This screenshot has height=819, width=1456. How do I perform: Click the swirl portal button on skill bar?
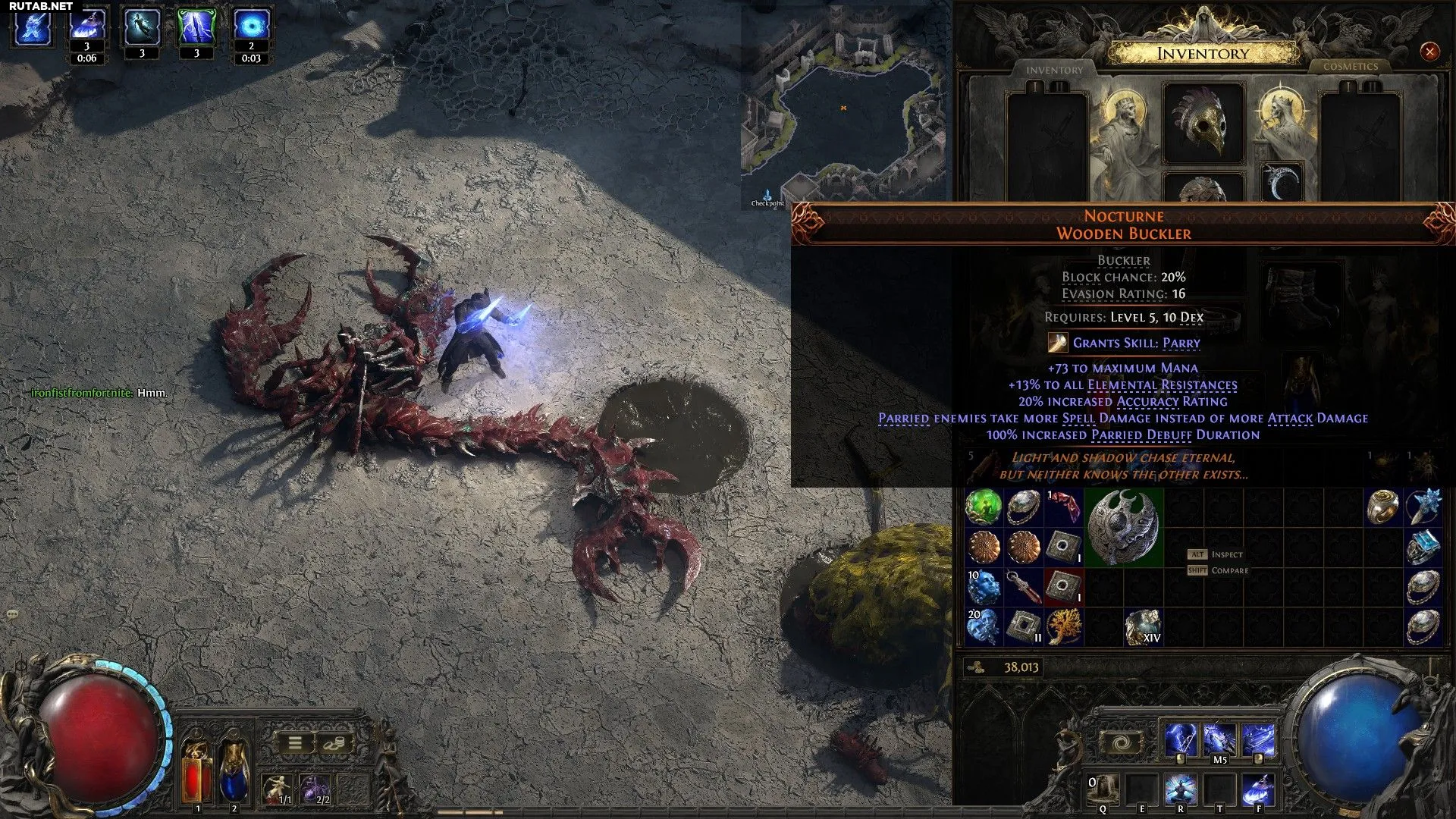(1122, 742)
